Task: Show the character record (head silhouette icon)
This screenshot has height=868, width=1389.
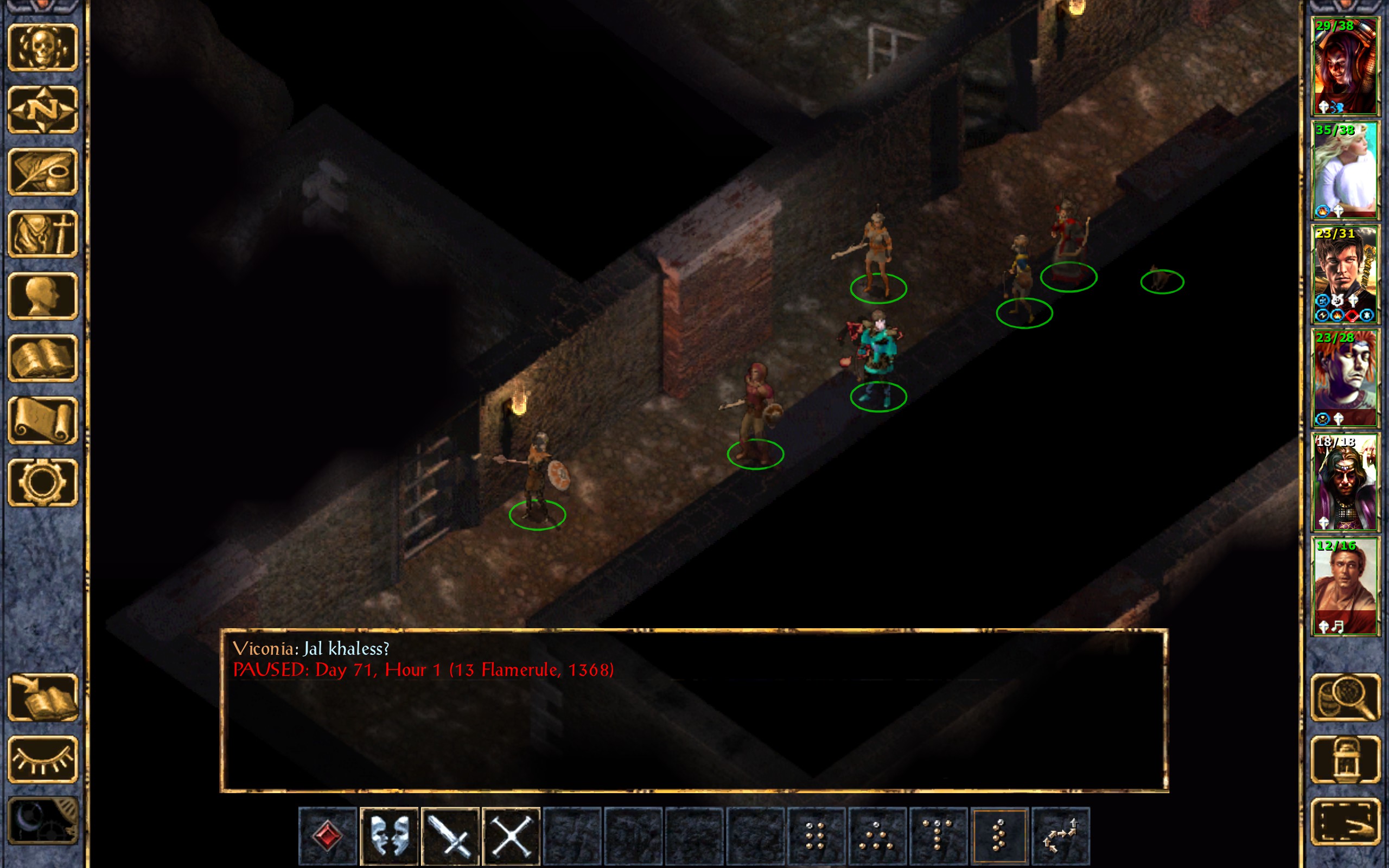Action: pos(43,296)
